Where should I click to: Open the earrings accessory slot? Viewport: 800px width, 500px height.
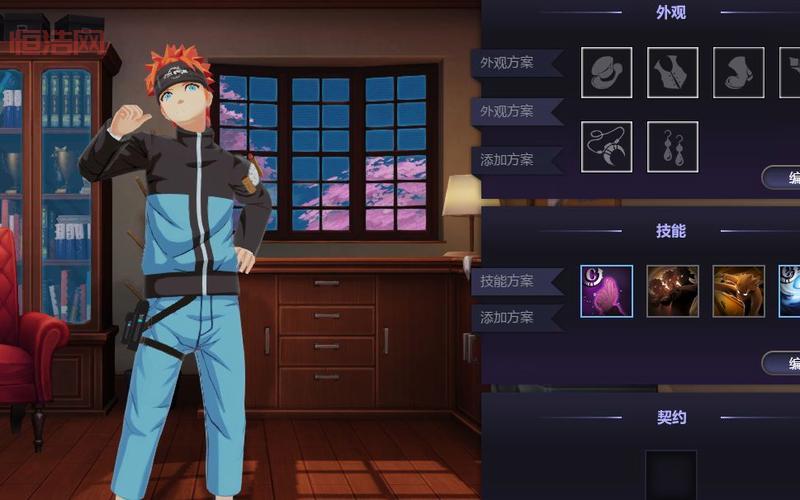[672, 147]
